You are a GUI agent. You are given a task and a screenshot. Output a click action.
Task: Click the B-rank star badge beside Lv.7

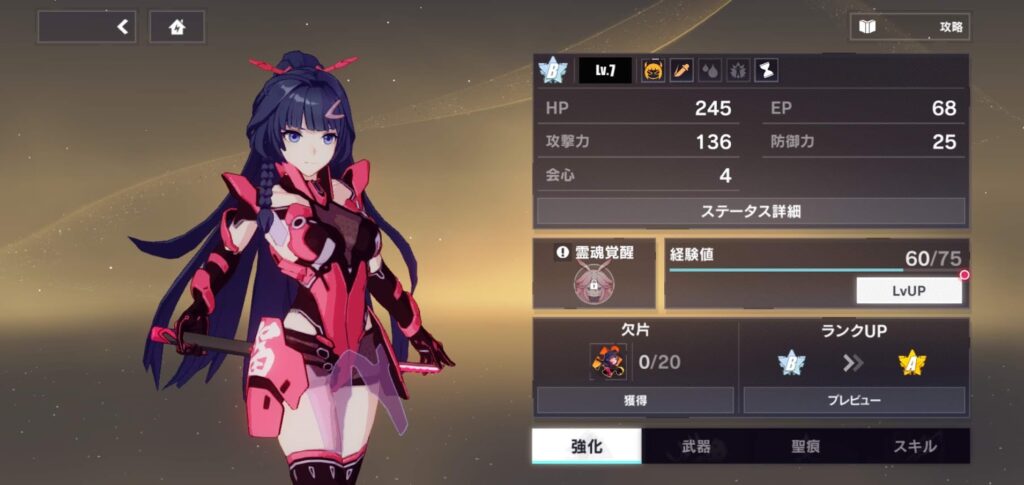[x=552, y=71]
